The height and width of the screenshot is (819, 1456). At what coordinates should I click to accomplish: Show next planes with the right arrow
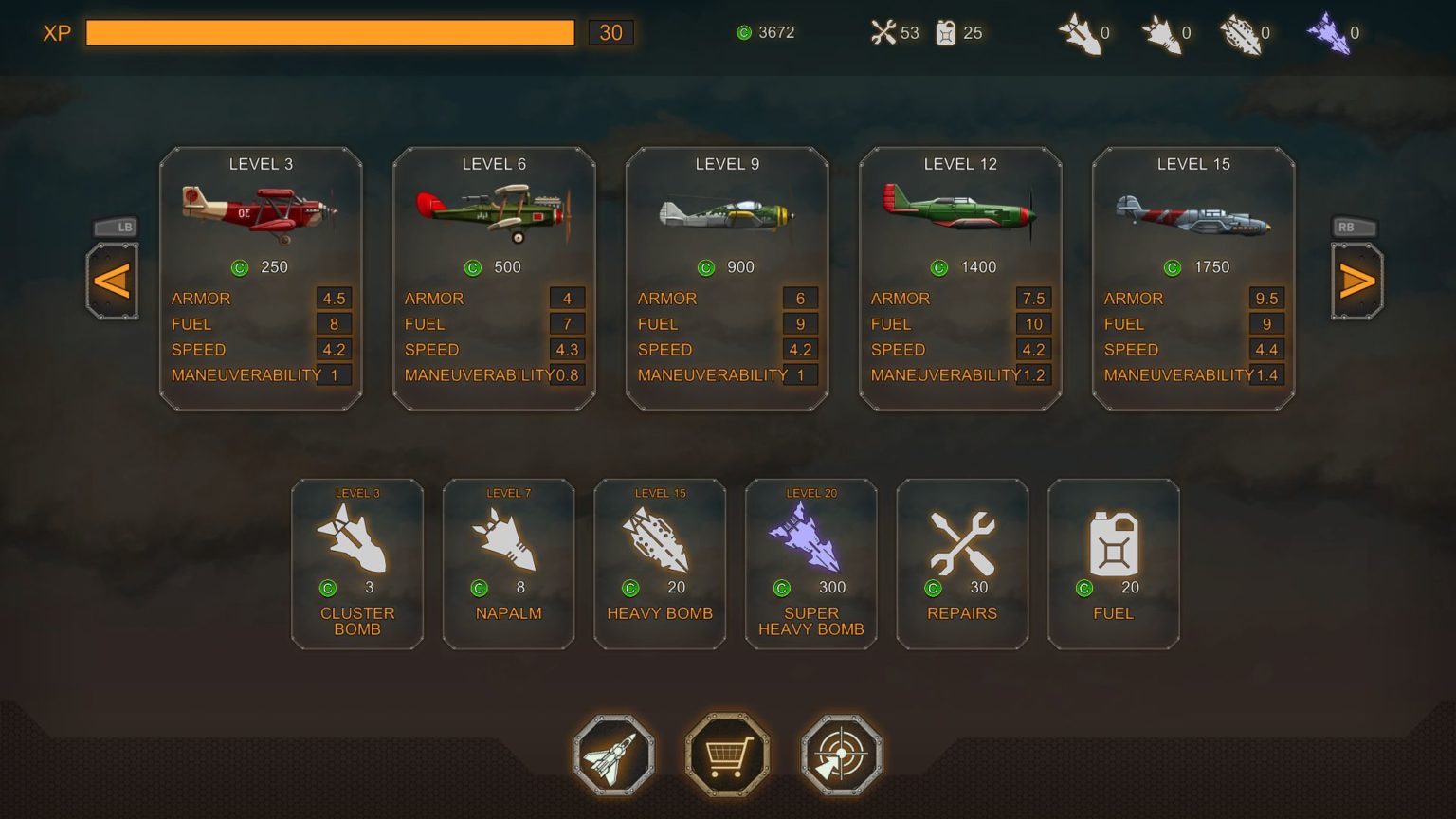tap(1357, 282)
